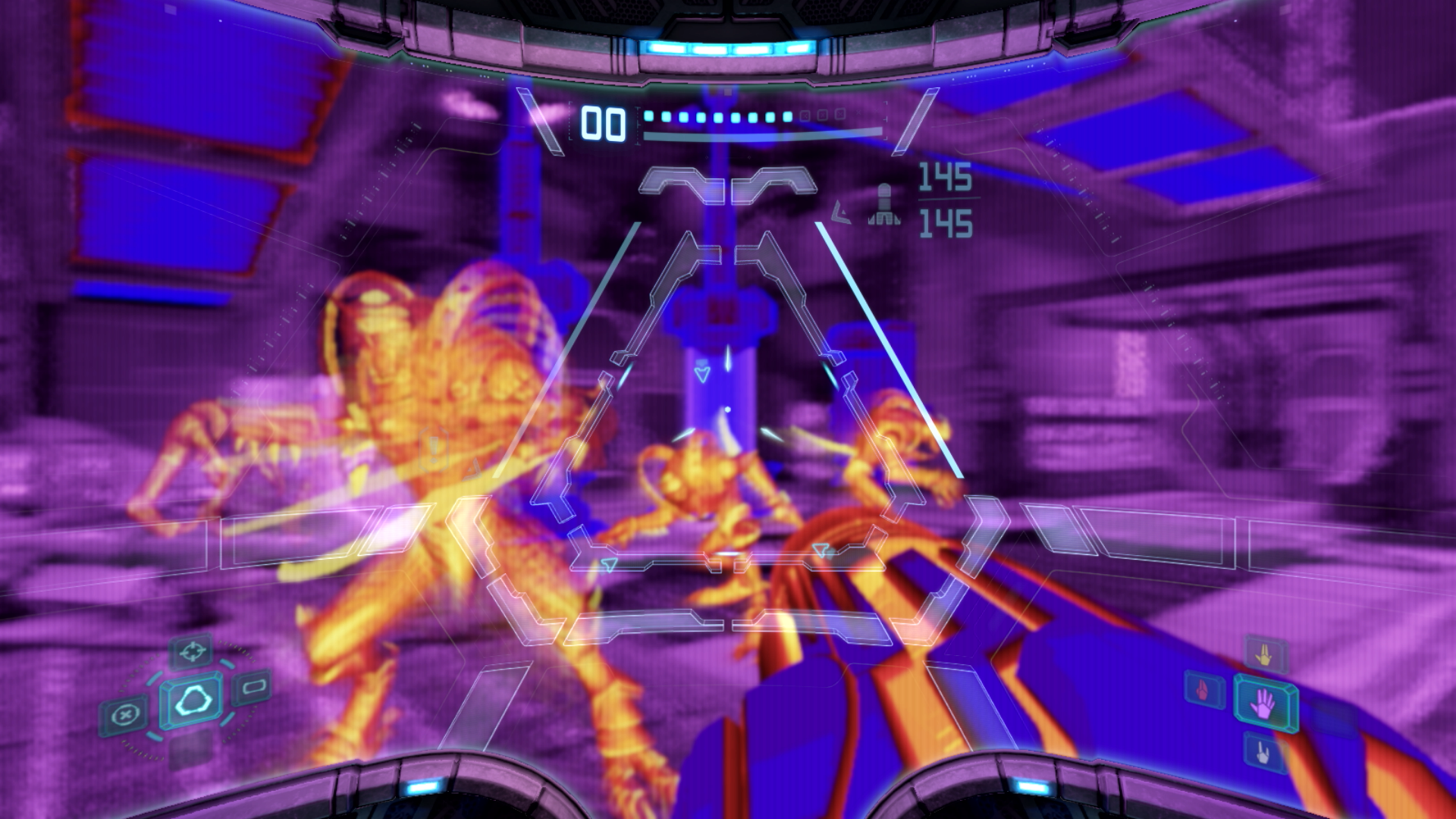
Task: Click the missile icon beside the ammo counter
Action: [x=882, y=201]
